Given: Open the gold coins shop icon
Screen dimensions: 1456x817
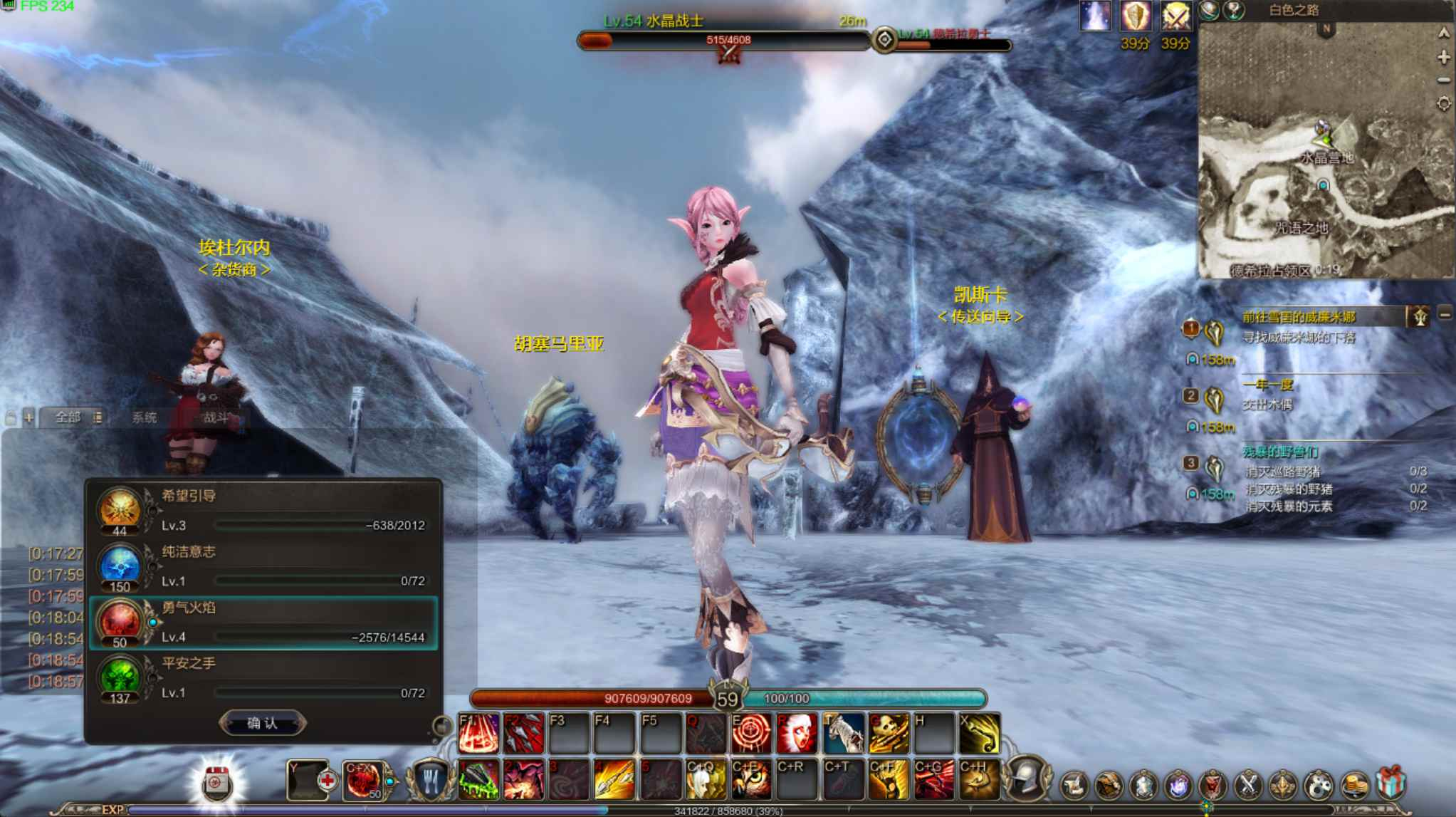Looking at the screenshot, I should 1354,785.
